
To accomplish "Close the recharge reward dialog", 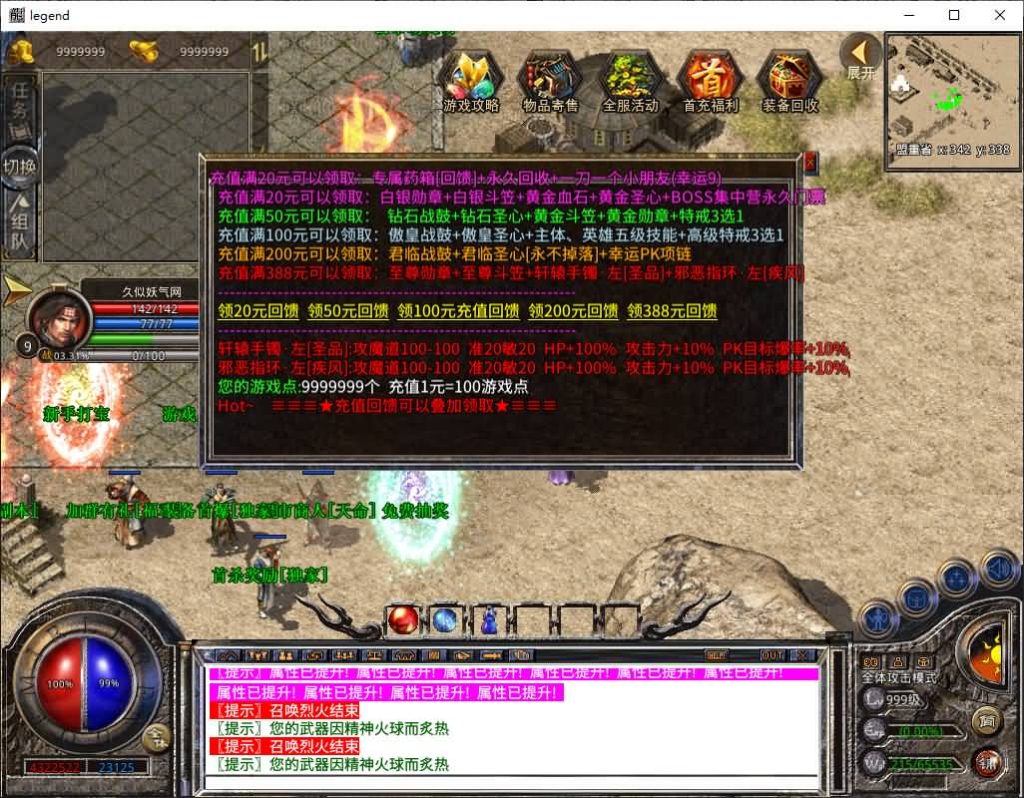I will pos(810,163).
